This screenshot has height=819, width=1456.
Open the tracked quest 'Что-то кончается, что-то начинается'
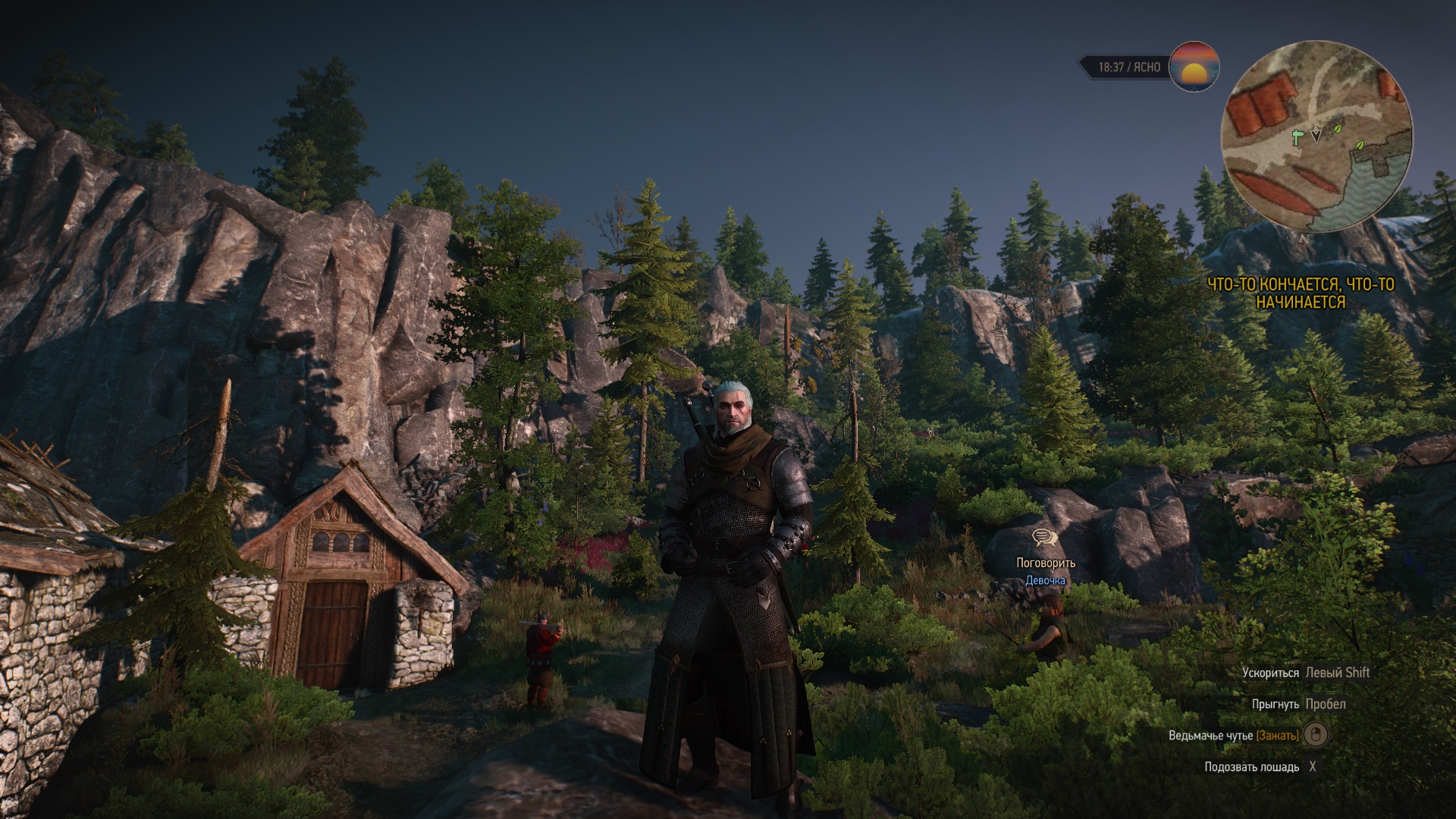[1300, 293]
